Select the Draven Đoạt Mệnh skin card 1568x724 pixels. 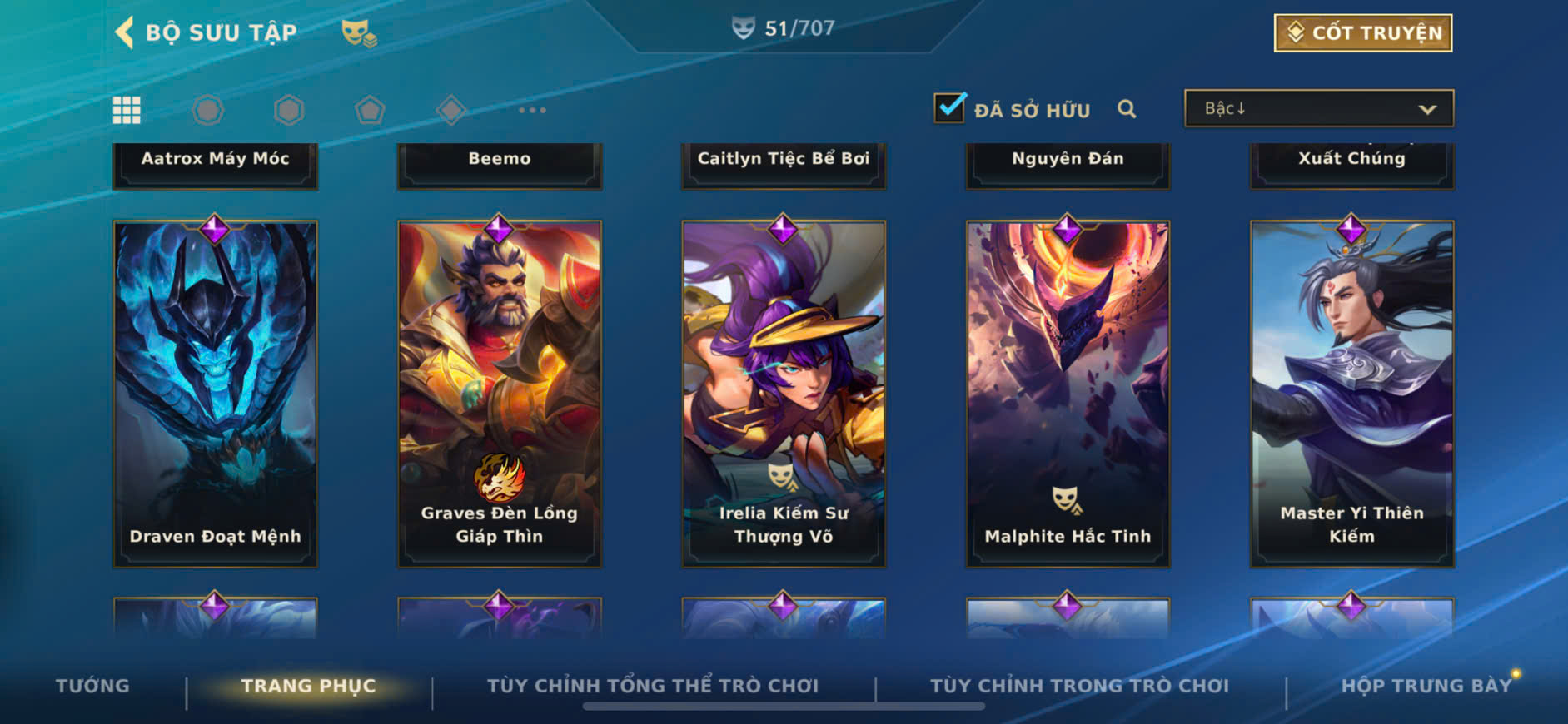pyautogui.click(x=215, y=393)
